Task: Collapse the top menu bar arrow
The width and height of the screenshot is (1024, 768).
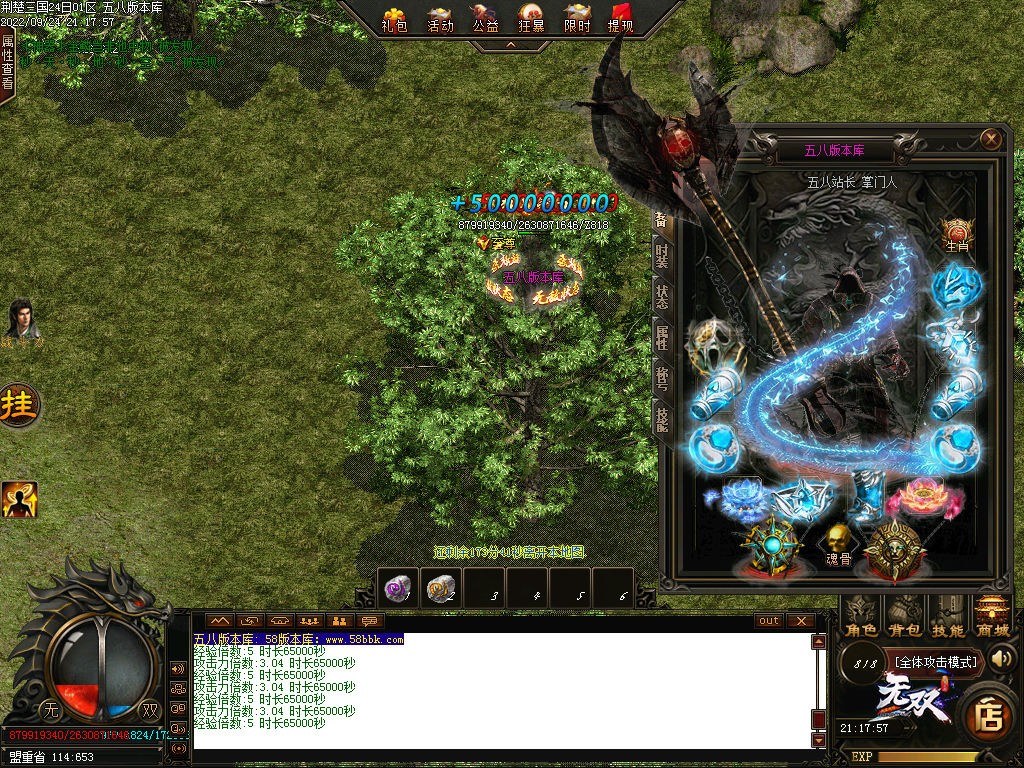Action: click(510, 45)
